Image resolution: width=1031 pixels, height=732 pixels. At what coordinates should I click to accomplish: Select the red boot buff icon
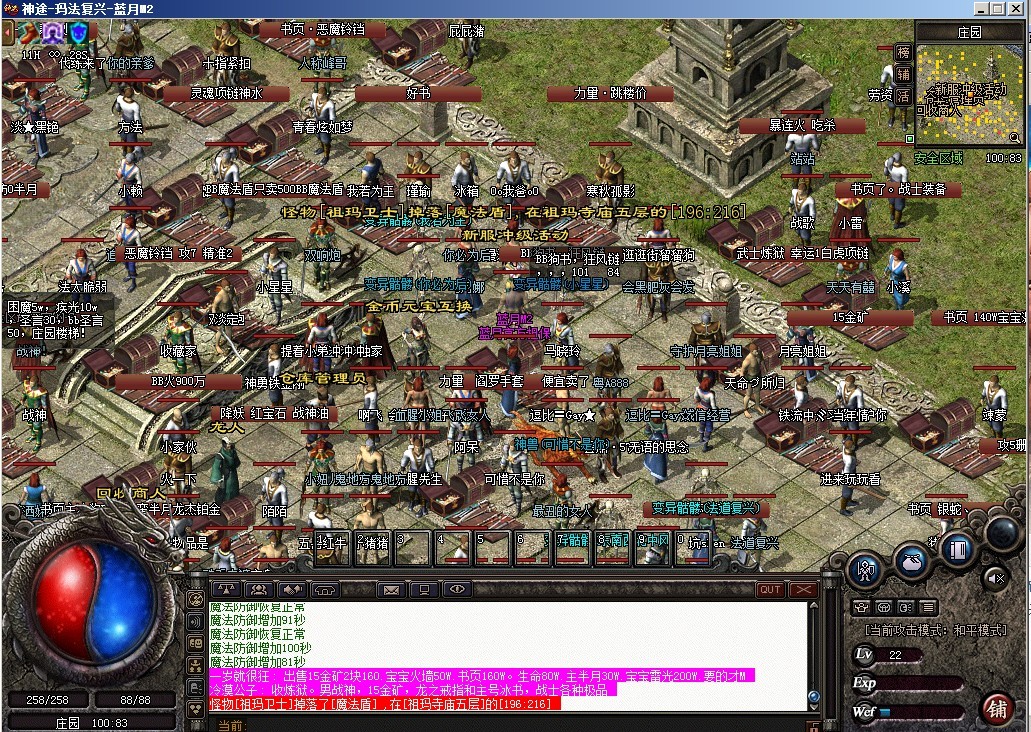pos(28,33)
